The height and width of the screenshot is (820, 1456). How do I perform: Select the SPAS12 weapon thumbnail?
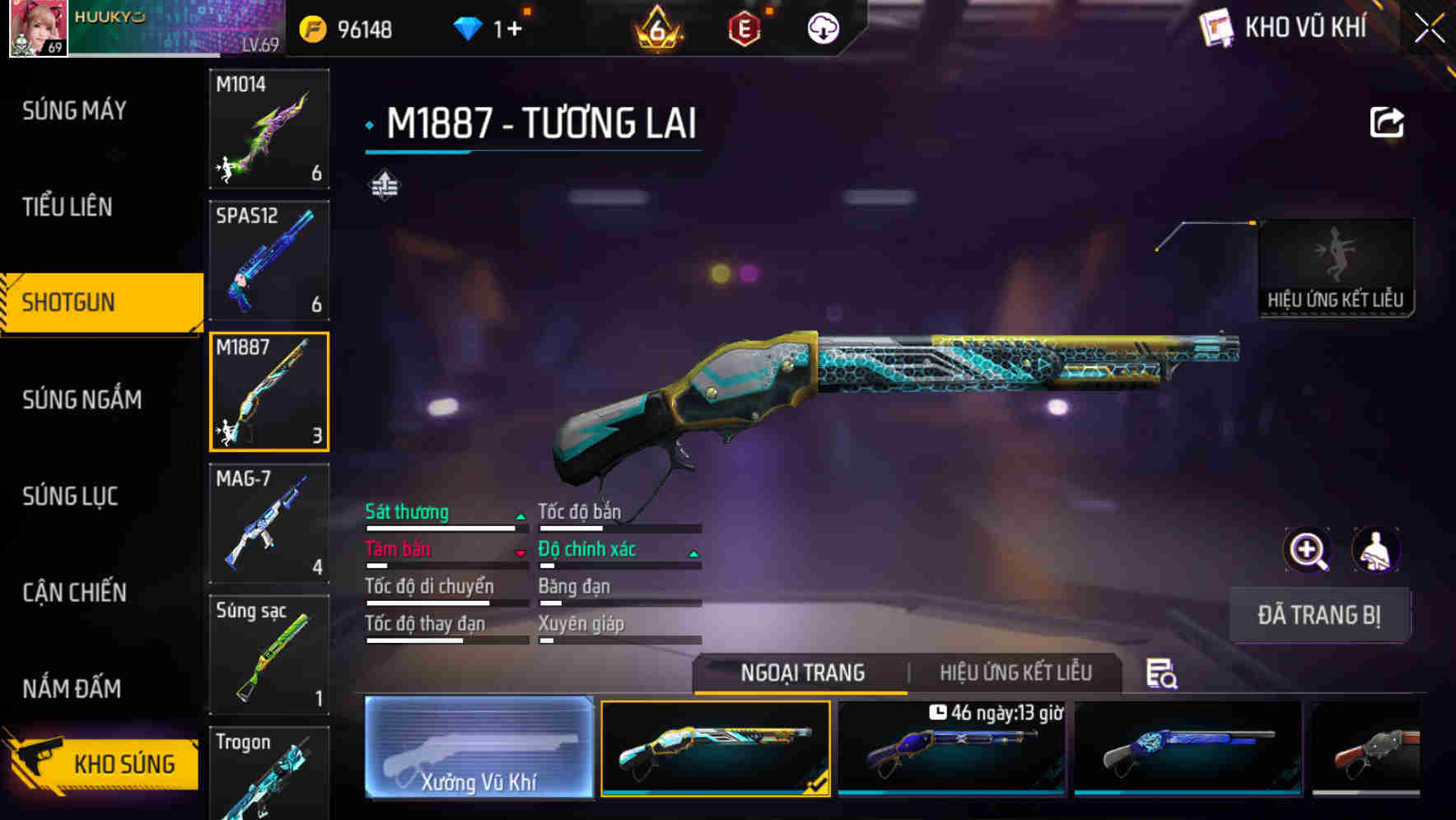(268, 259)
